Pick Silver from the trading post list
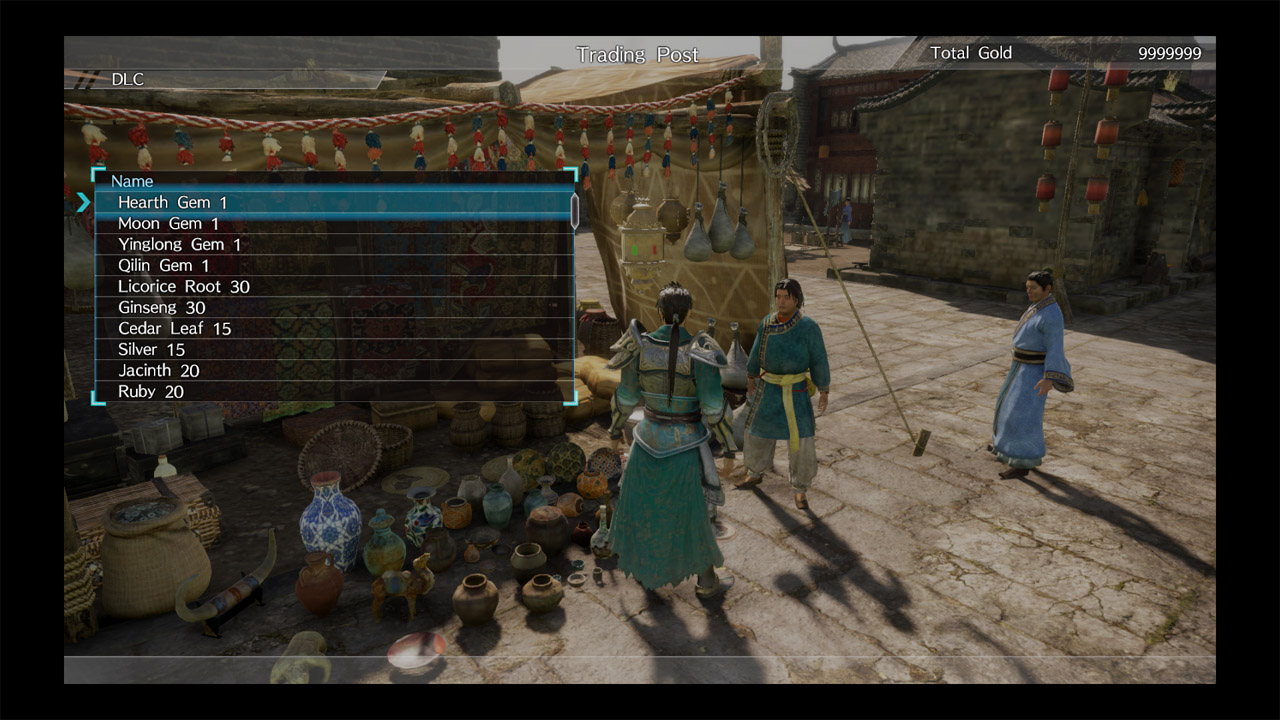Screen dimensions: 1280x720 (150, 349)
